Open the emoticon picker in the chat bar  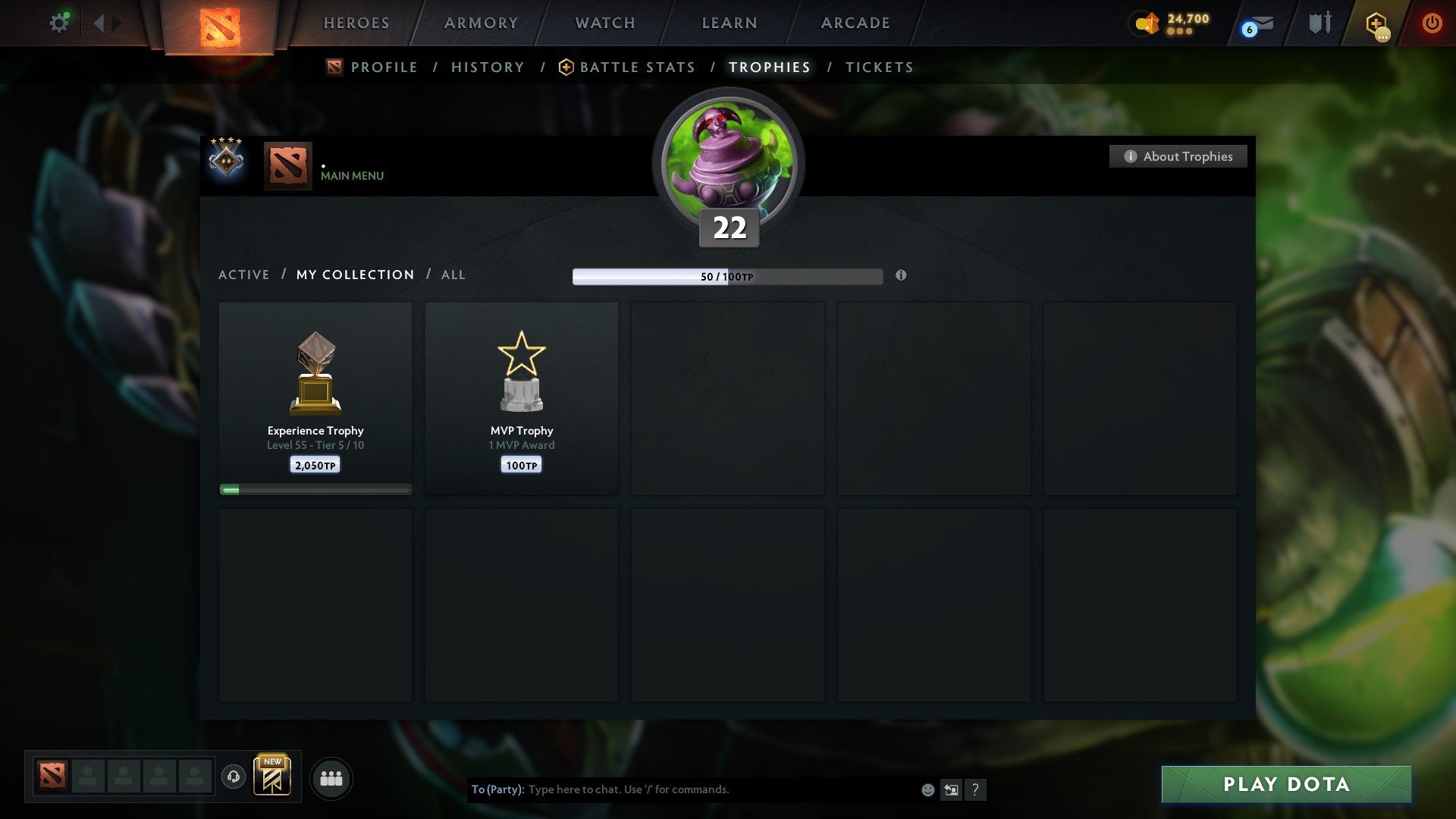(x=927, y=789)
